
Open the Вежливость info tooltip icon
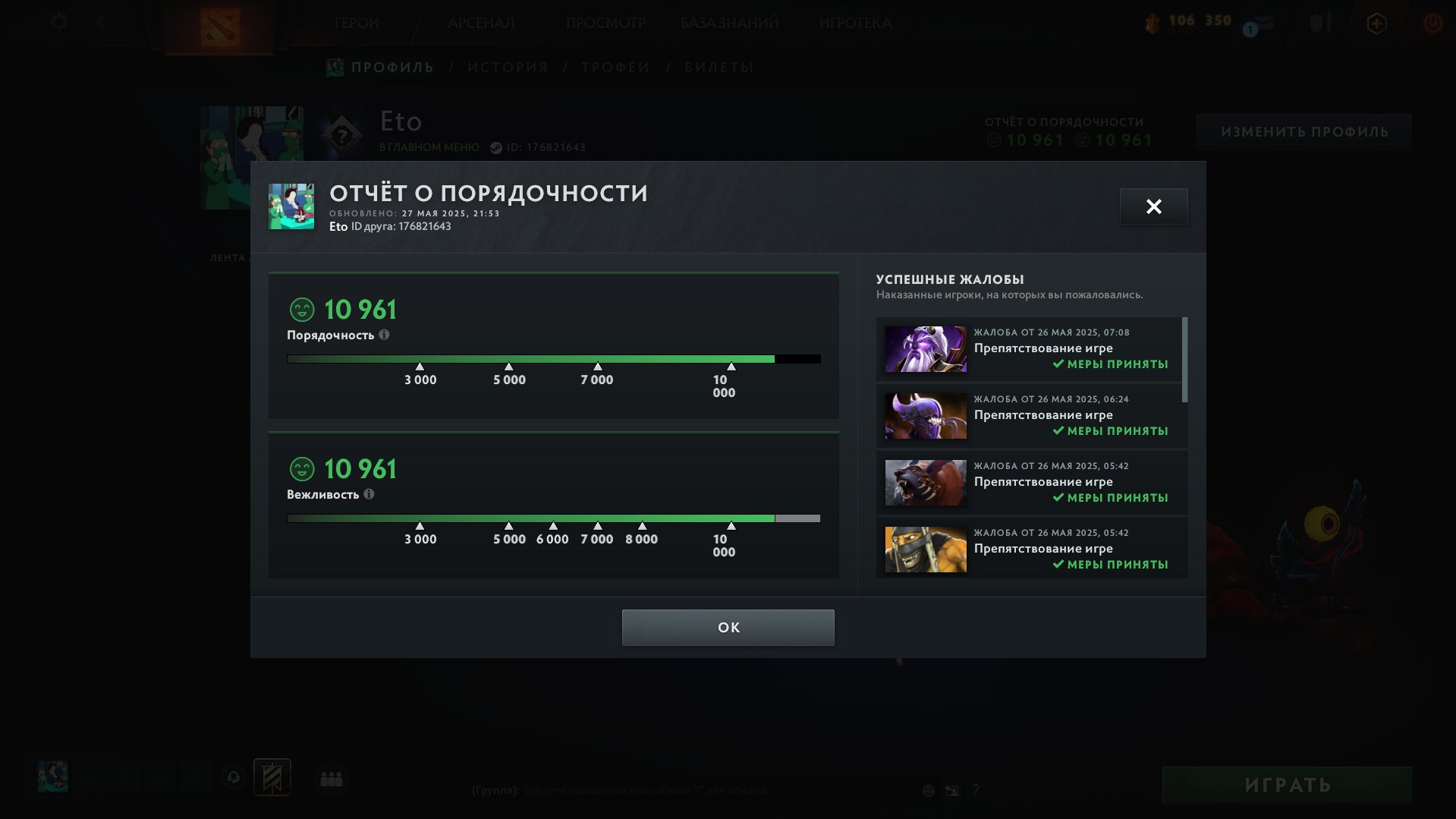coord(370,495)
